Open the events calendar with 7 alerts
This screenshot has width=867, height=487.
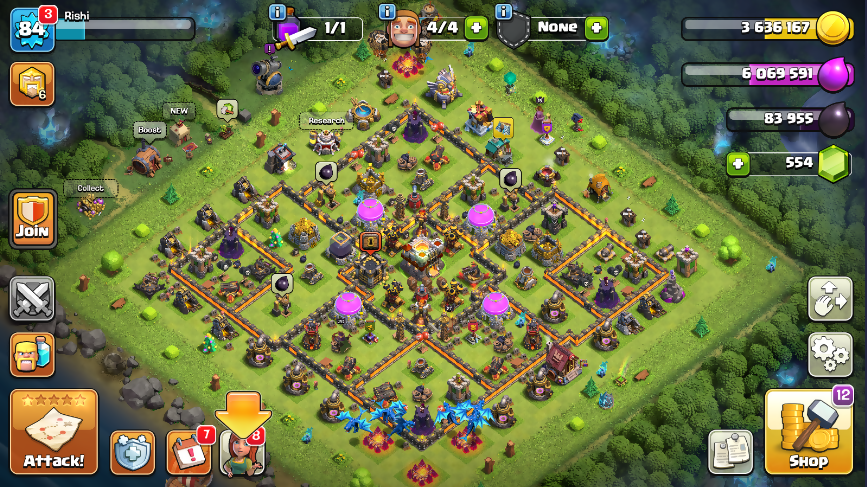[x=187, y=452]
